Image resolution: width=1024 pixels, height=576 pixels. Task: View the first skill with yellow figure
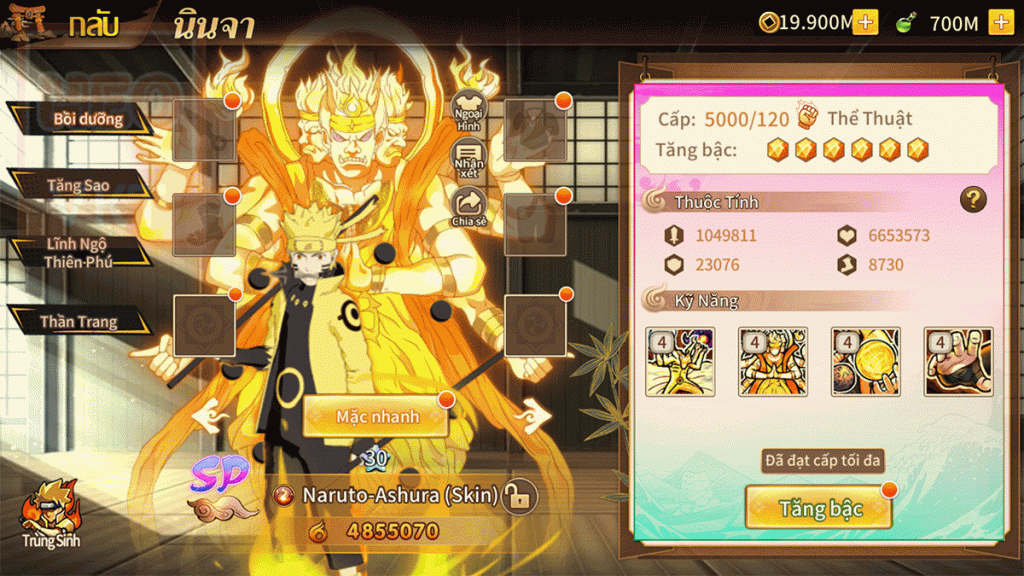(x=680, y=362)
